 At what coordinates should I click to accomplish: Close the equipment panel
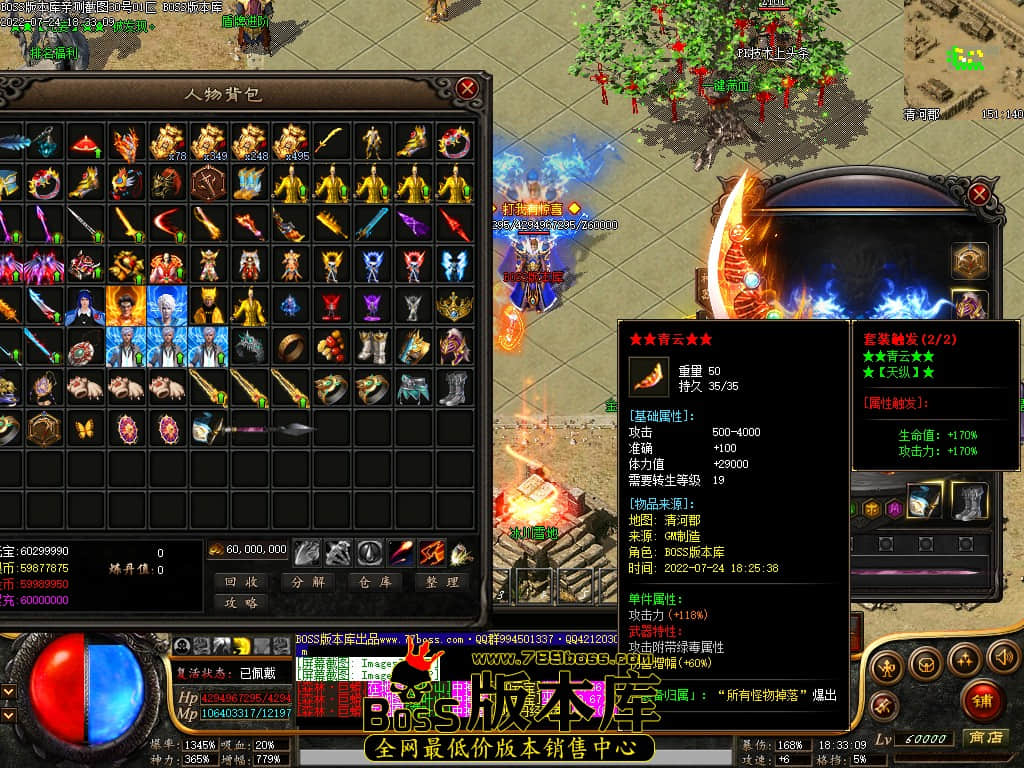click(x=980, y=194)
